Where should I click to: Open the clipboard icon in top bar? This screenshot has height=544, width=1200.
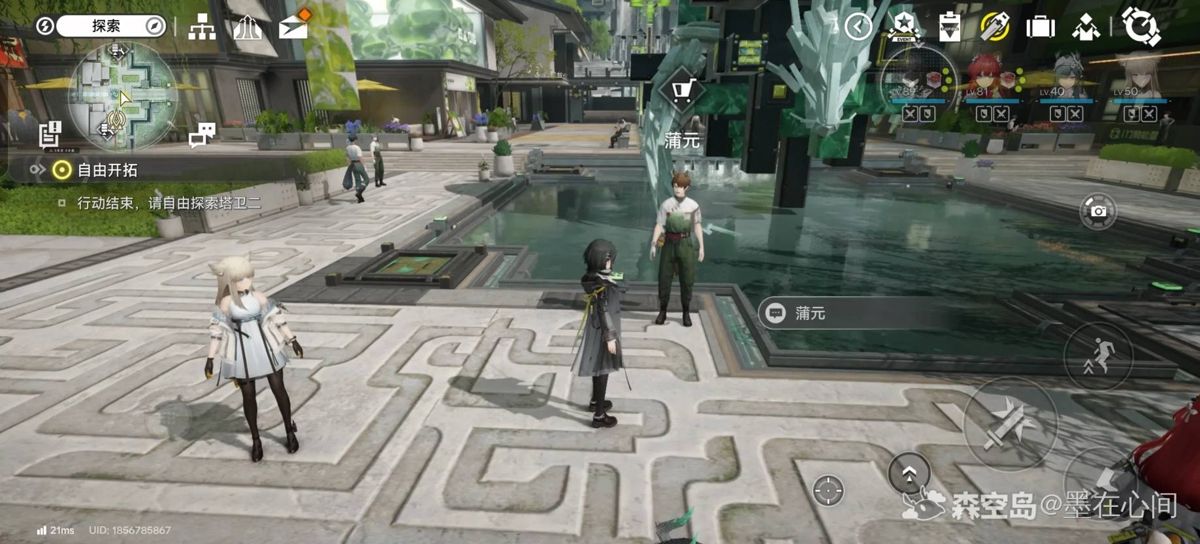[x=949, y=27]
